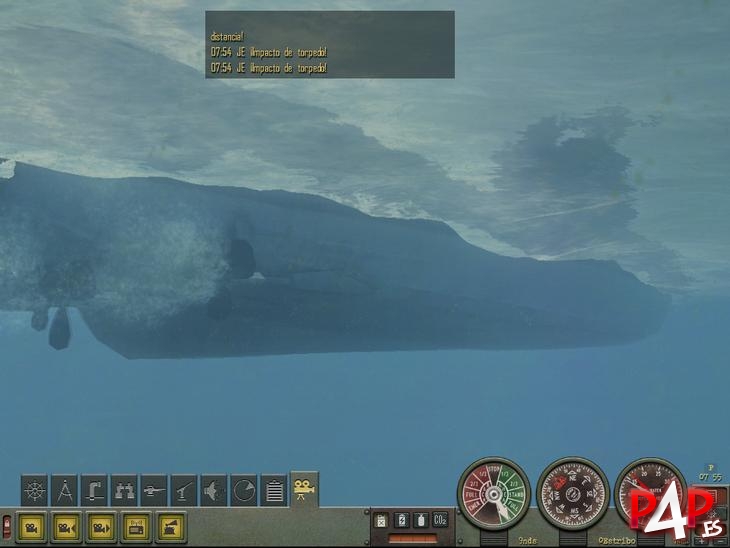Open the deck gun tab
Viewport: 730px width, 548px height.
point(184,490)
